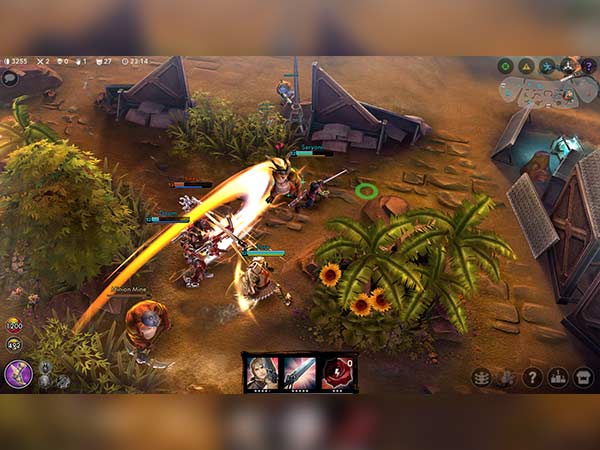This screenshot has height=450, width=600.
Task: Activate the purple boots item ability
Action: pos(19,373)
